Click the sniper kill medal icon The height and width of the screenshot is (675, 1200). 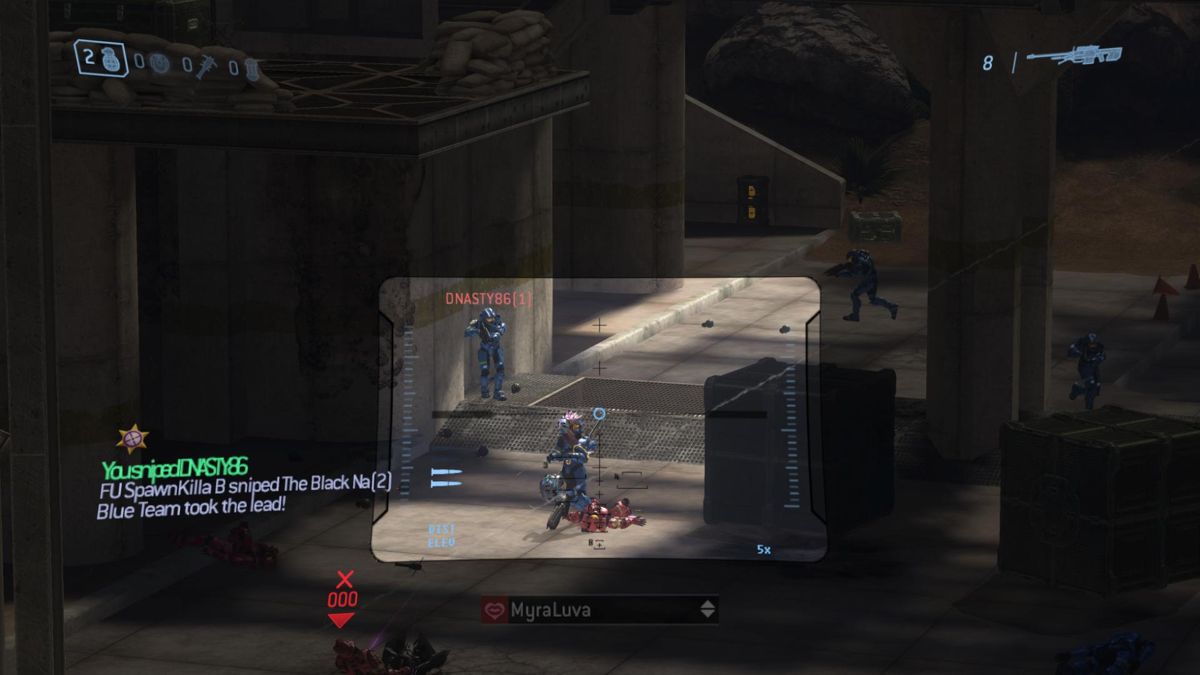click(x=132, y=438)
